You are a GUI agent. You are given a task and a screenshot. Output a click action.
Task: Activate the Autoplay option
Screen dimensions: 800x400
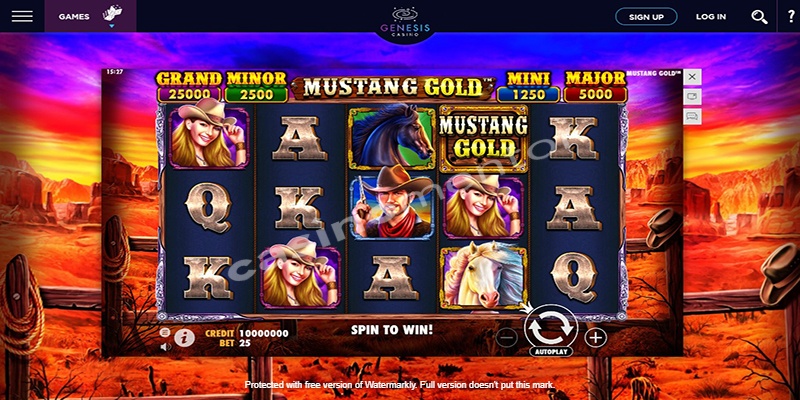(x=550, y=353)
